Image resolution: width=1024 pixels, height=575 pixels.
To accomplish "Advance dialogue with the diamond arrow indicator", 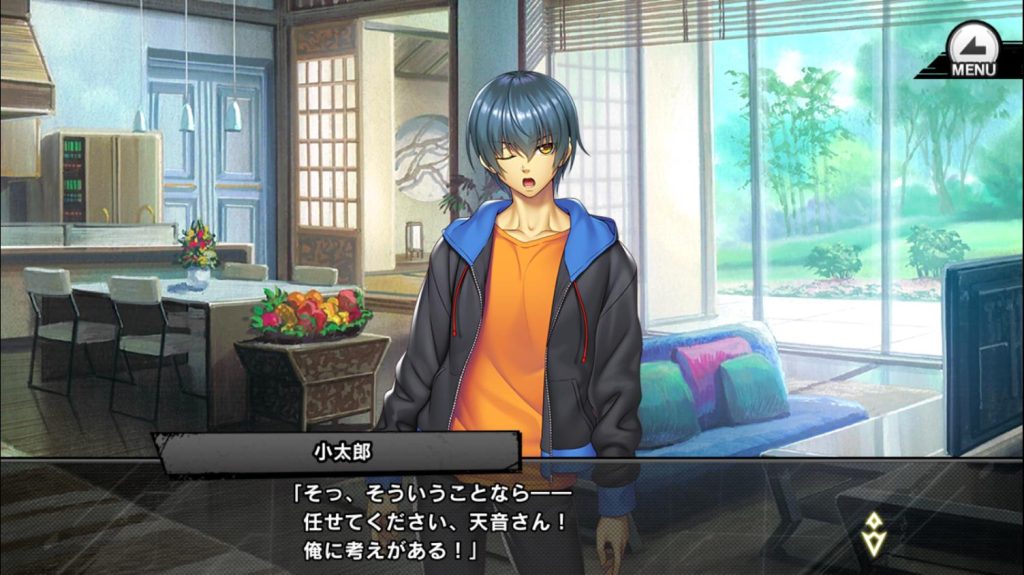I will point(872,534).
